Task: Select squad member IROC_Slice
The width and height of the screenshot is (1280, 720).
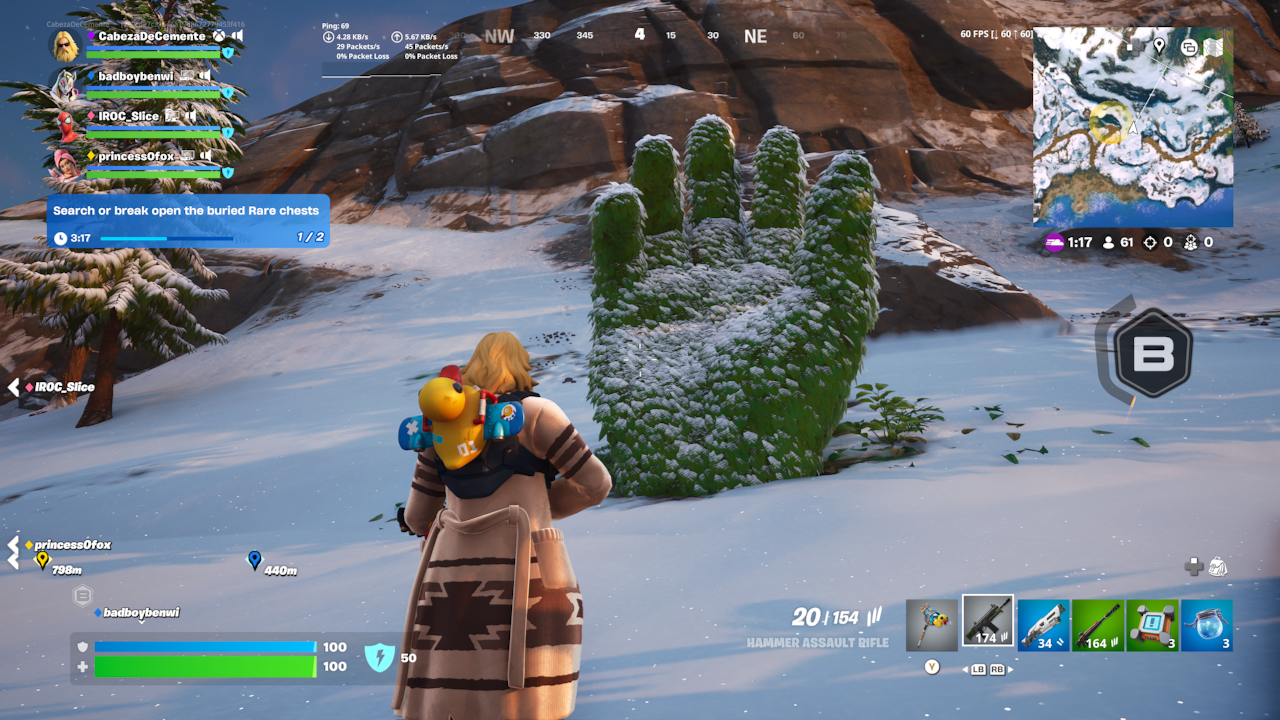Action: click(128, 116)
